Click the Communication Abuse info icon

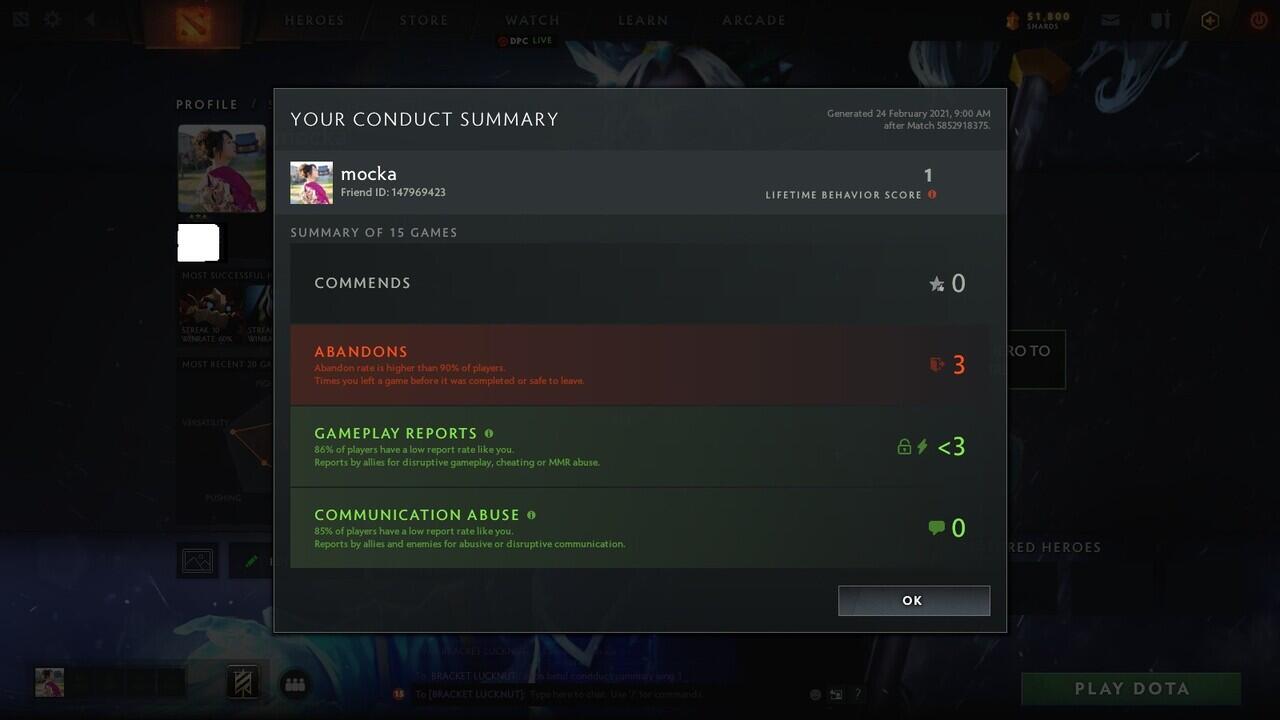click(x=531, y=515)
